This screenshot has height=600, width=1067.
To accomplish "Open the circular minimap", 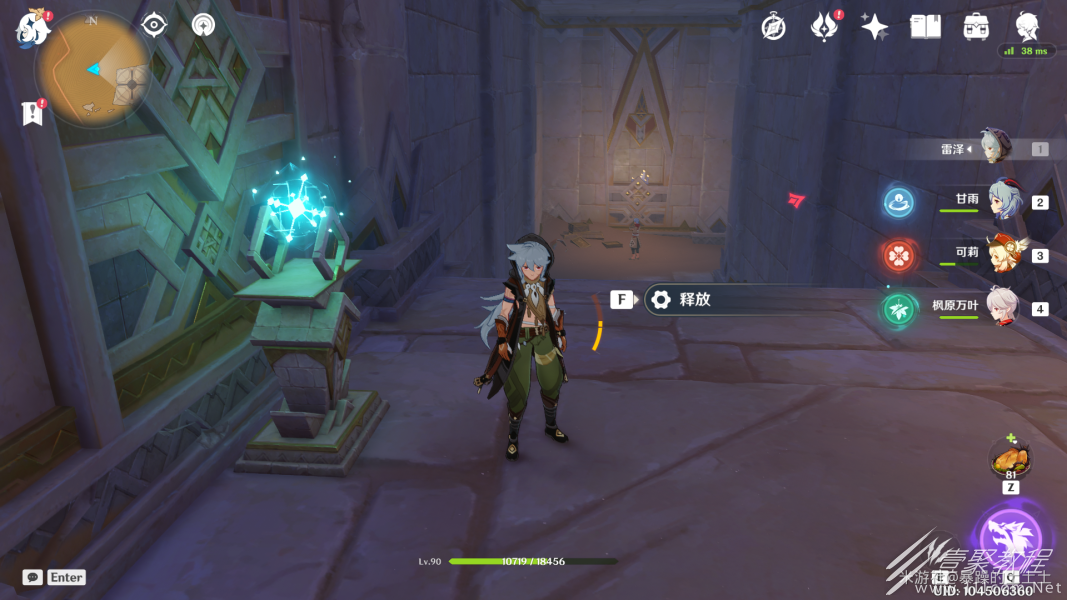I will (x=93, y=68).
